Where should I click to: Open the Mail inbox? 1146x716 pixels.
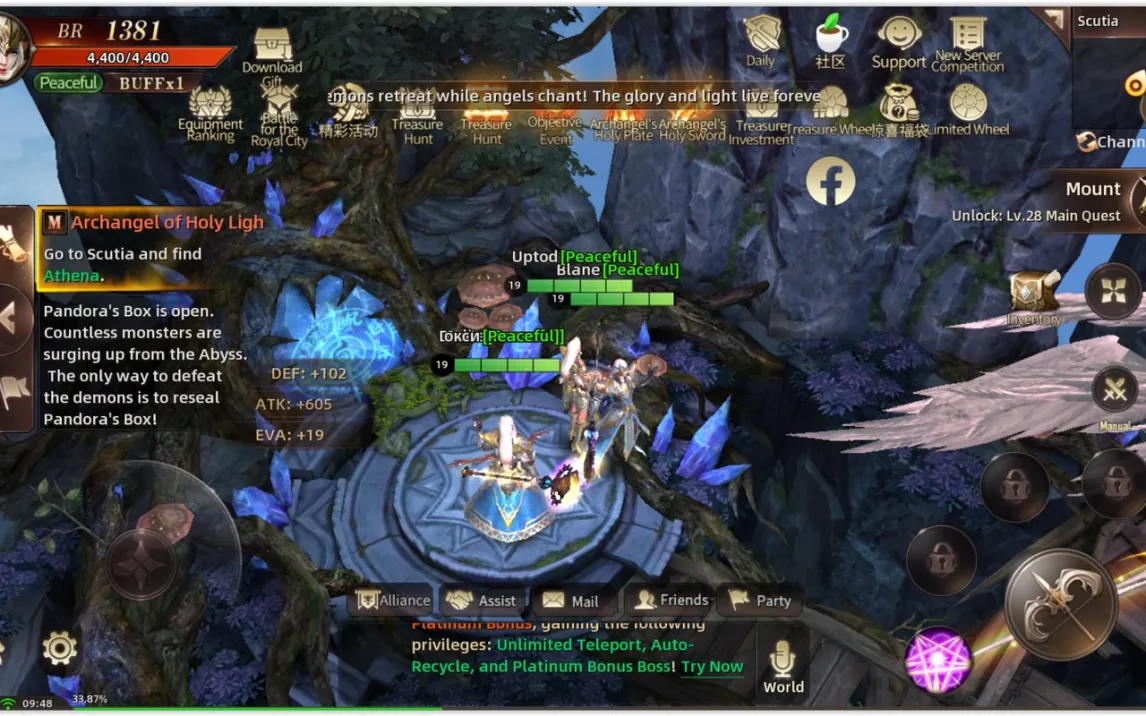570,600
